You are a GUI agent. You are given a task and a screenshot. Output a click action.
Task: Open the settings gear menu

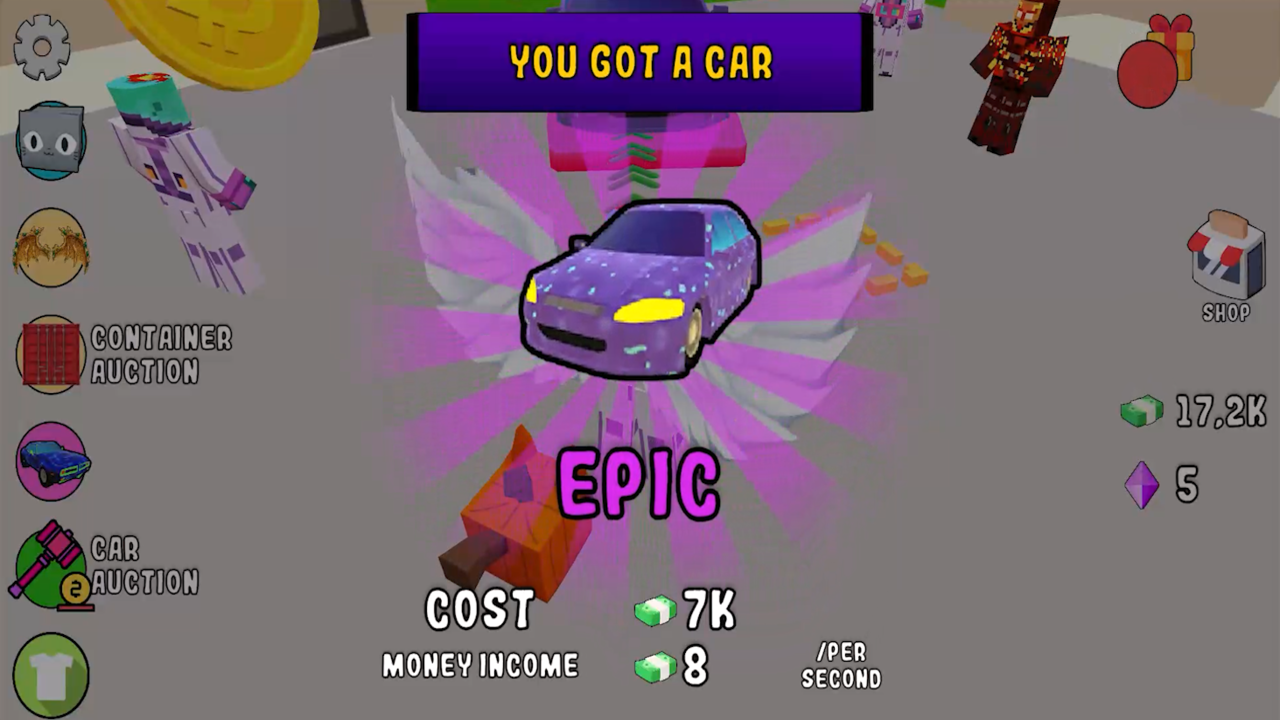click(x=42, y=48)
